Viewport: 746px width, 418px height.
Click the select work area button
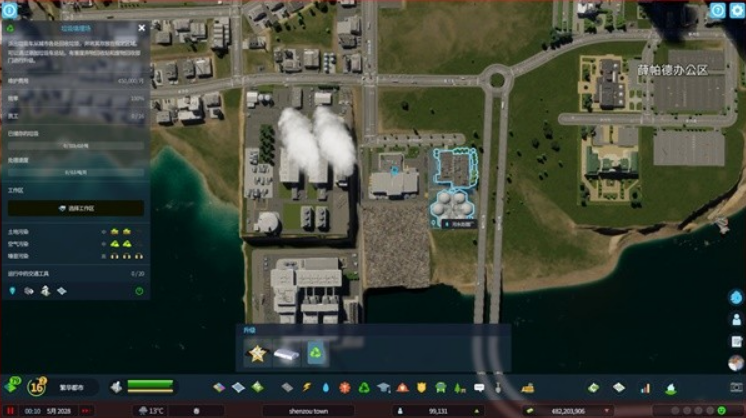pyautogui.click(x=76, y=208)
